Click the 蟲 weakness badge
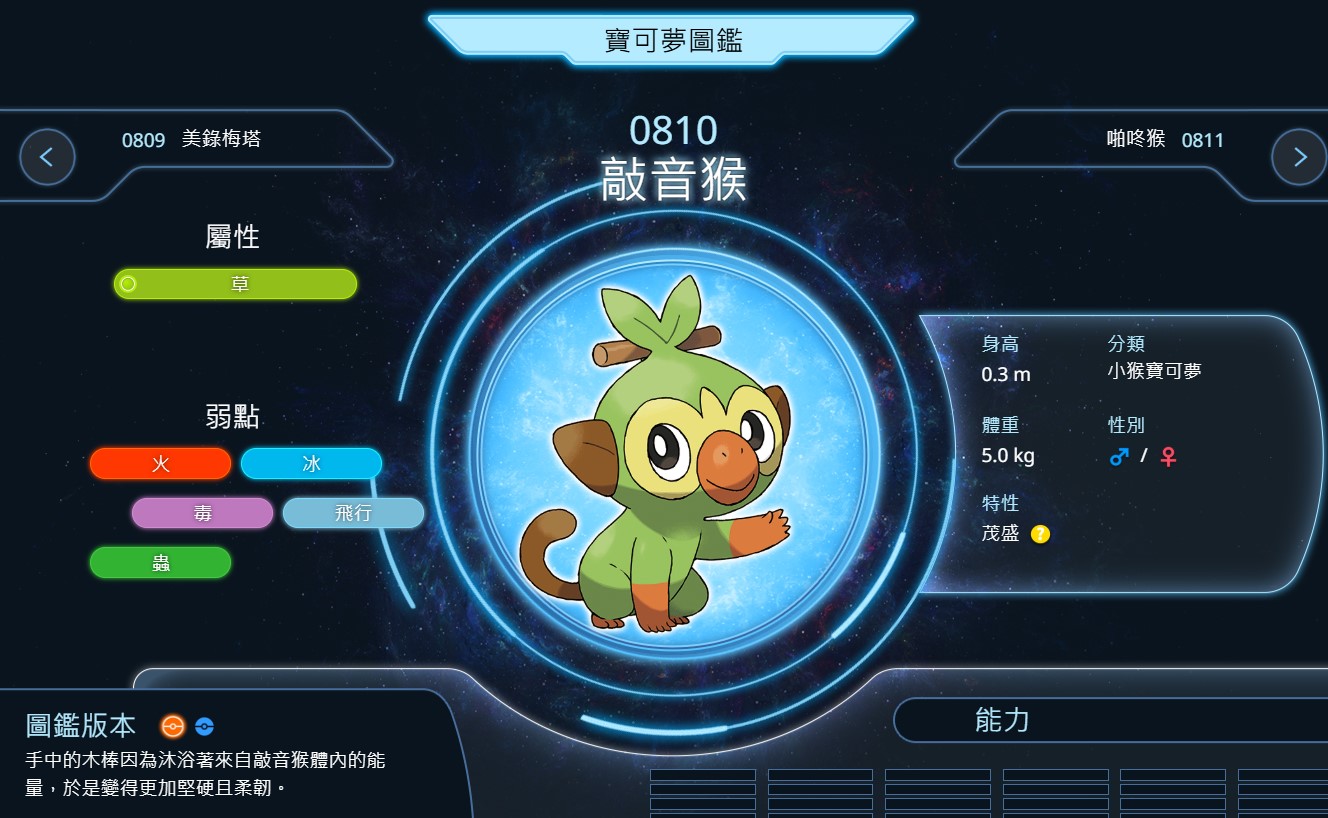The height and width of the screenshot is (818, 1328). (160, 562)
